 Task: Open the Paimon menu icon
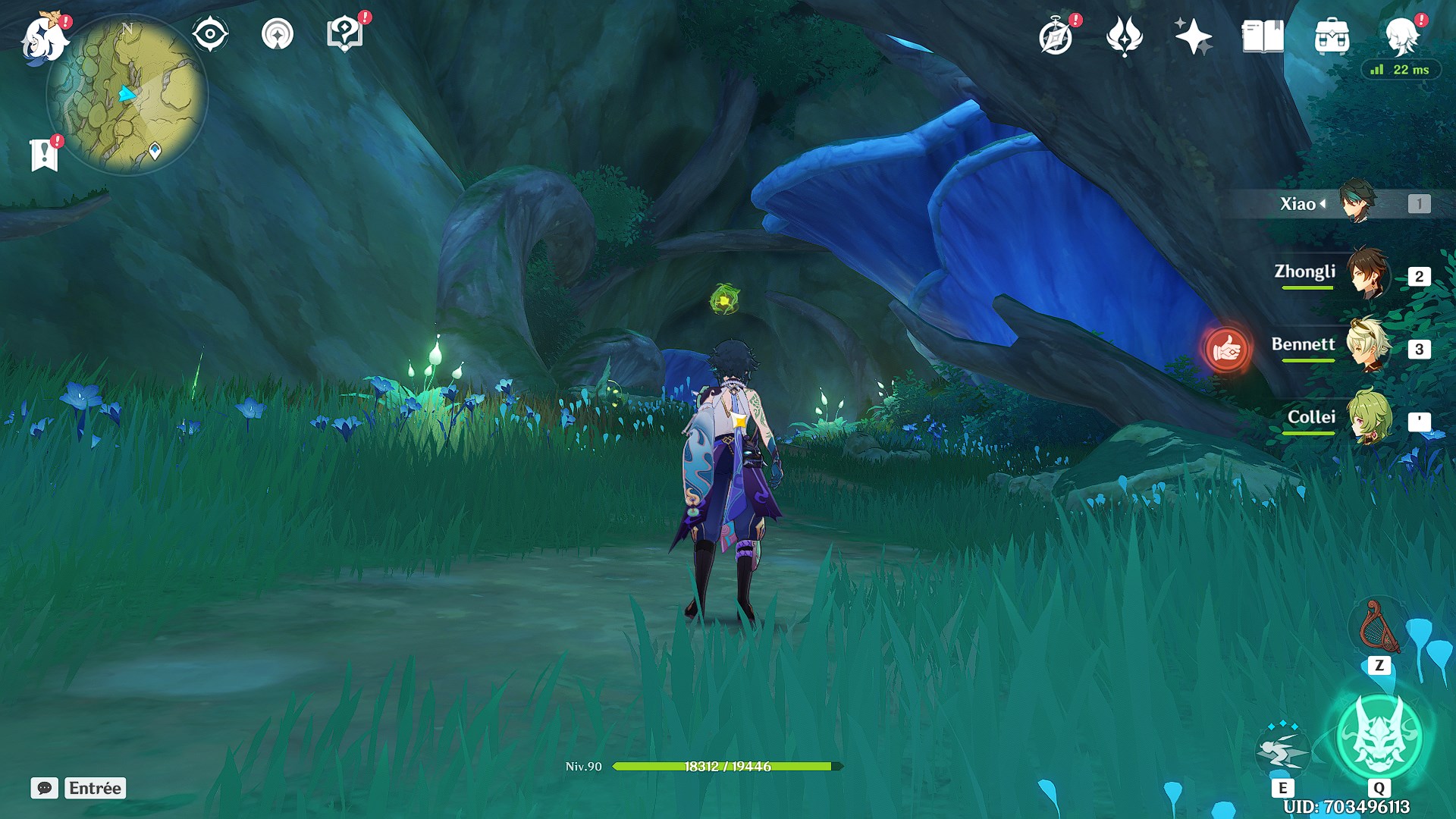point(44,38)
